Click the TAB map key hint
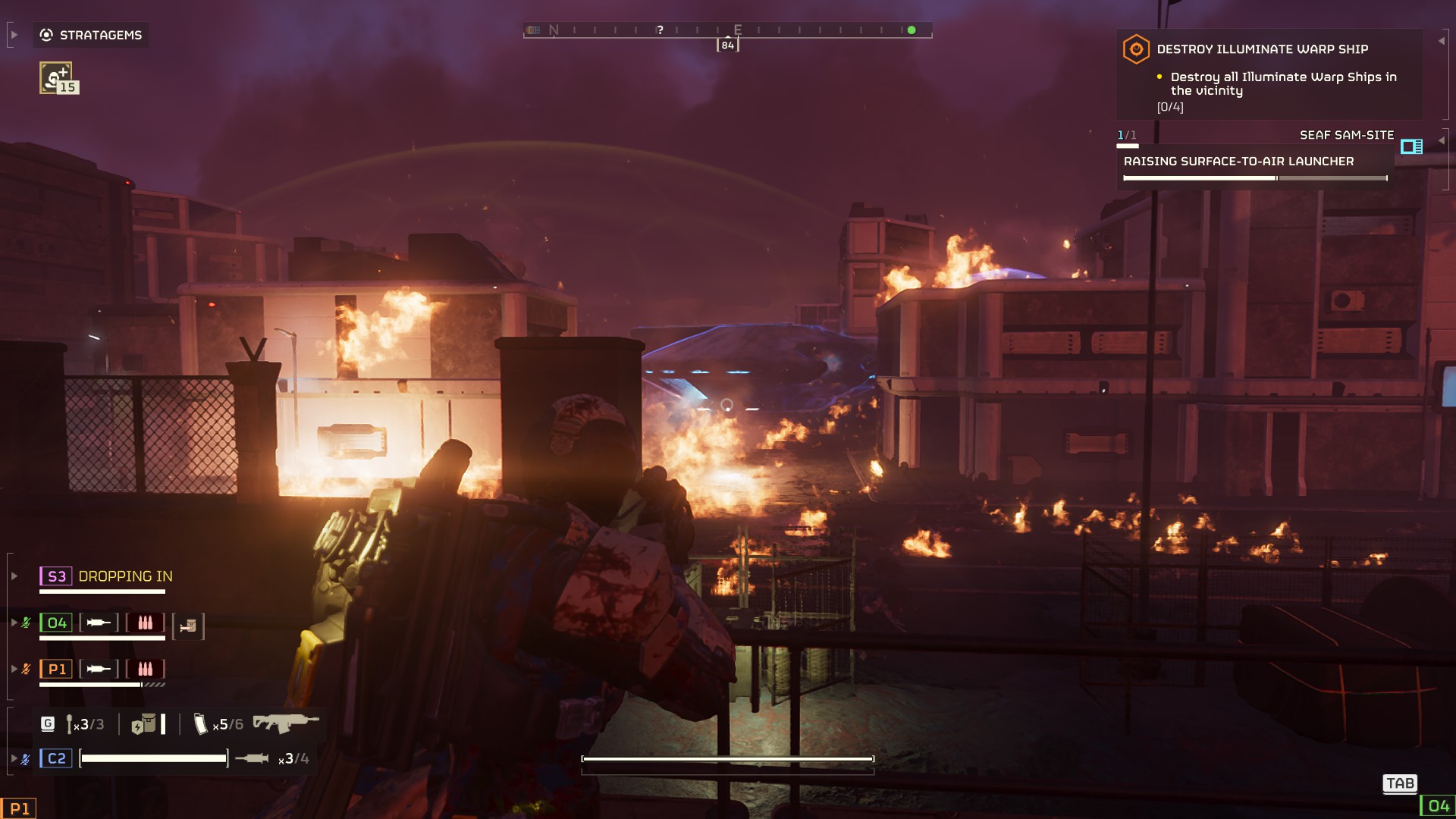Viewport: 1456px width, 819px height. click(x=1401, y=783)
